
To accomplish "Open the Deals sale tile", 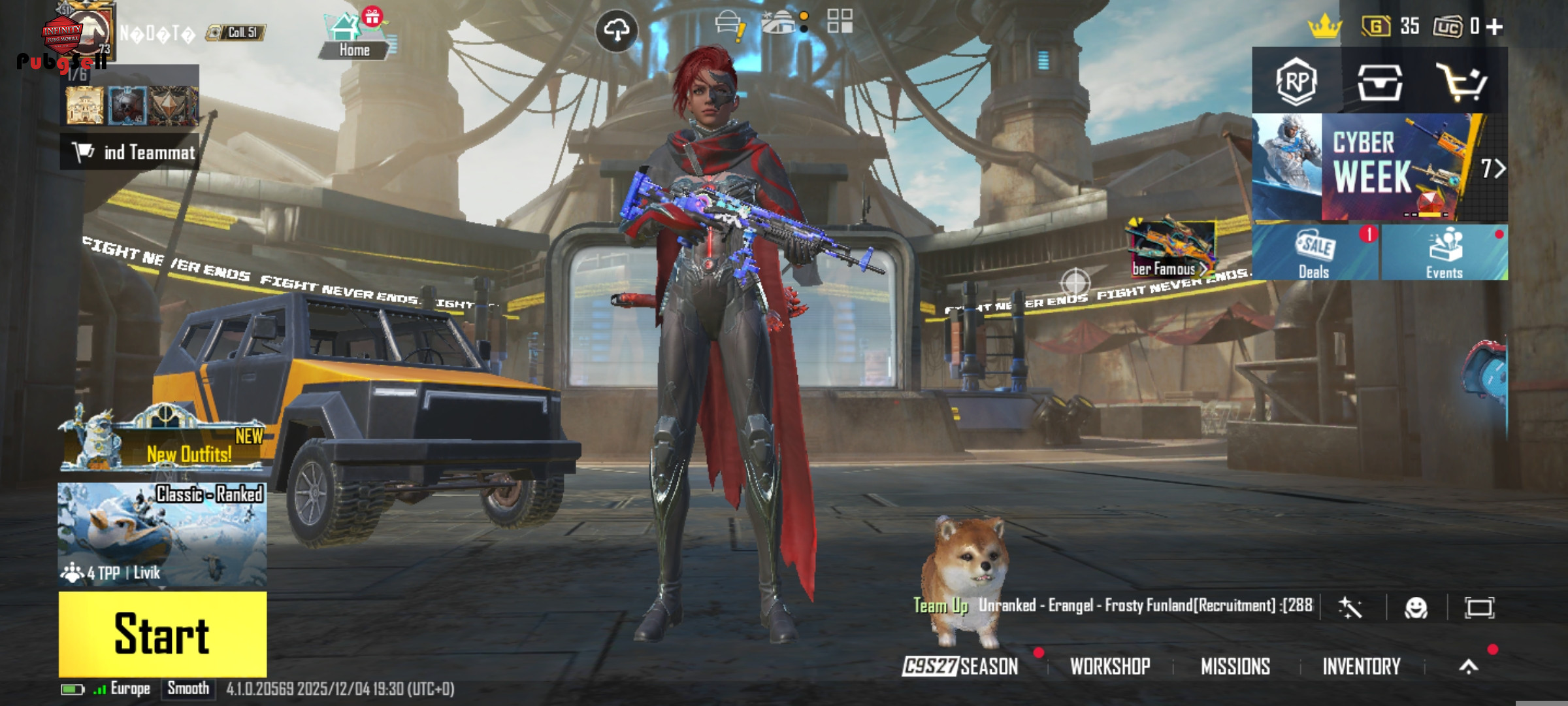I will pos(1315,253).
